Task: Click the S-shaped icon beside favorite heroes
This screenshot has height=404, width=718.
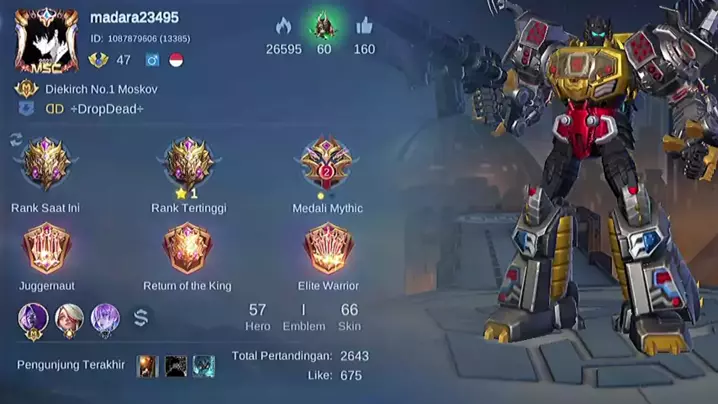Action: [x=141, y=319]
